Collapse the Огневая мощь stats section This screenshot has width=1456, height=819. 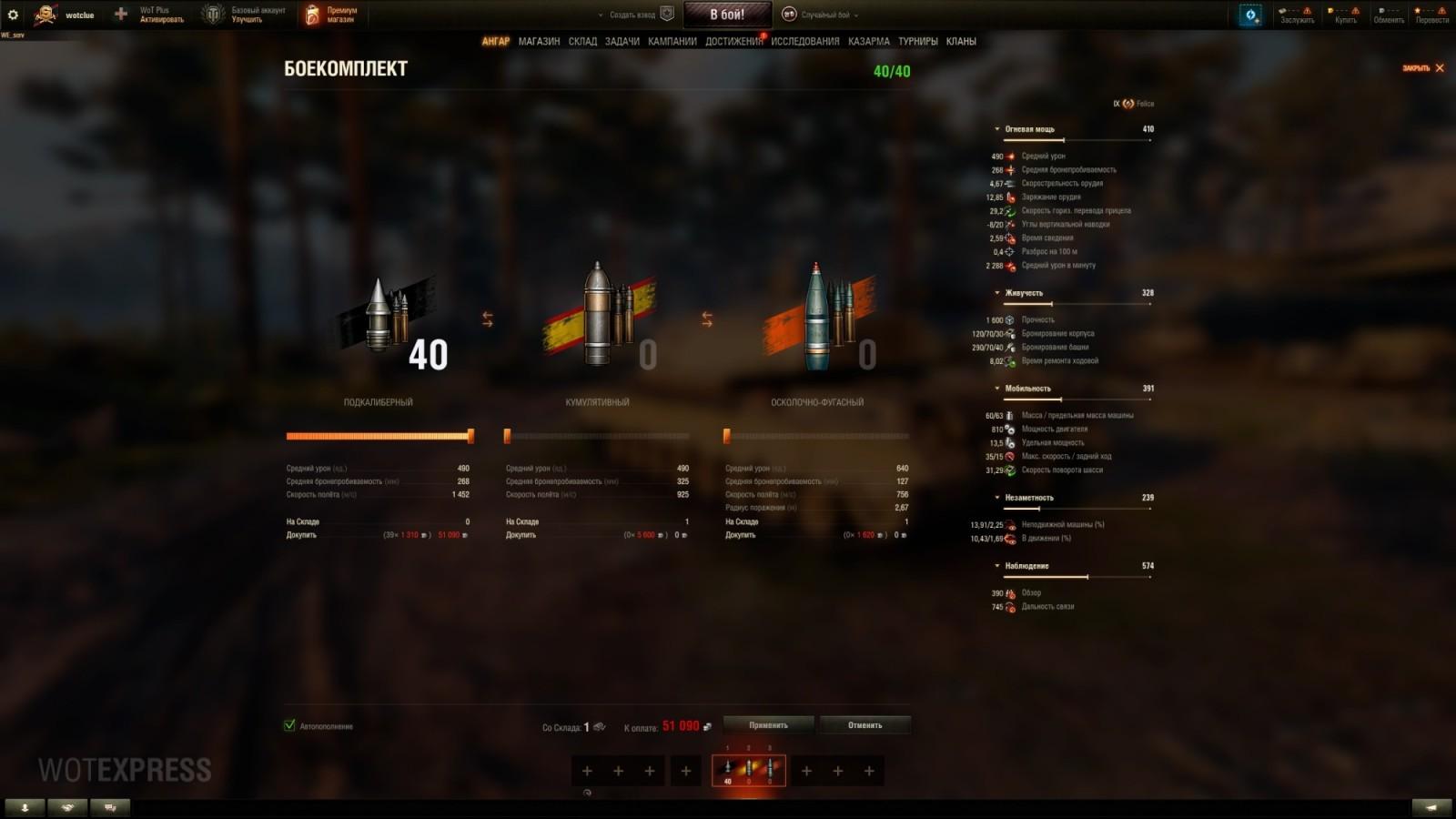pyautogui.click(x=997, y=128)
